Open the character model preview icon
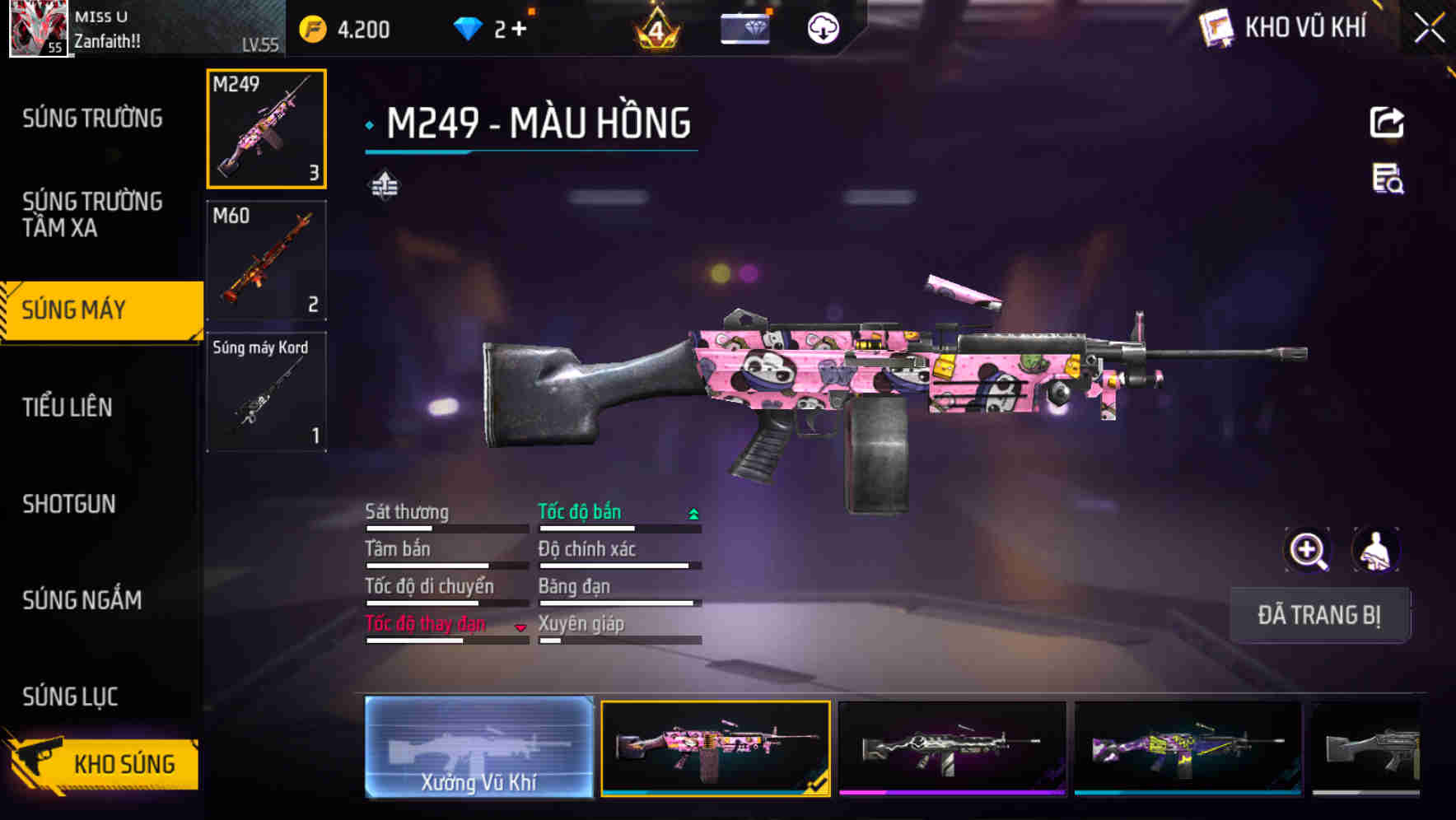The image size is (1456, 820). 1373,550
